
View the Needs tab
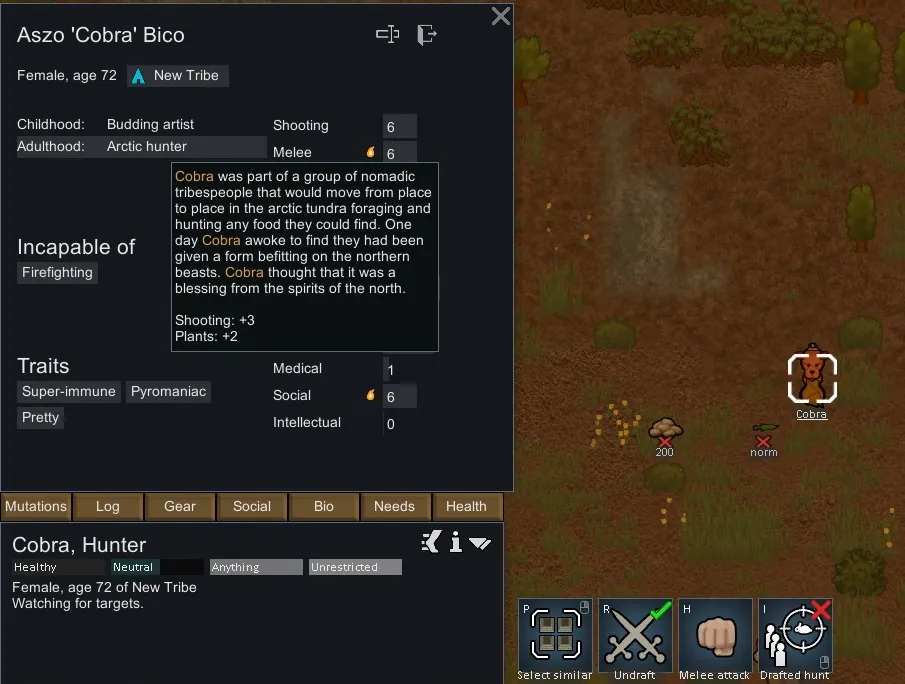[394, 506]
